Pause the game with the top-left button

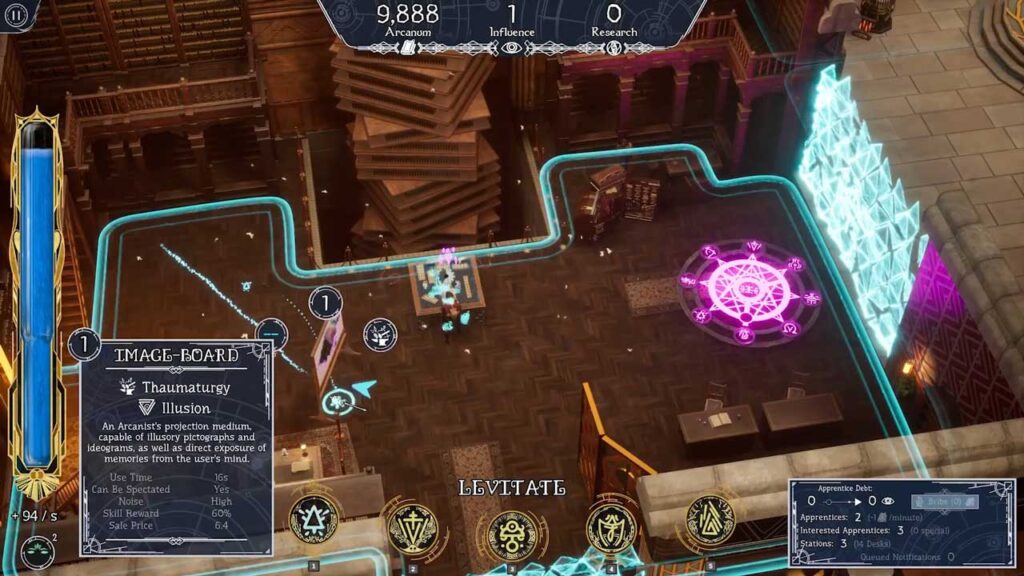(x=17, y=14)
